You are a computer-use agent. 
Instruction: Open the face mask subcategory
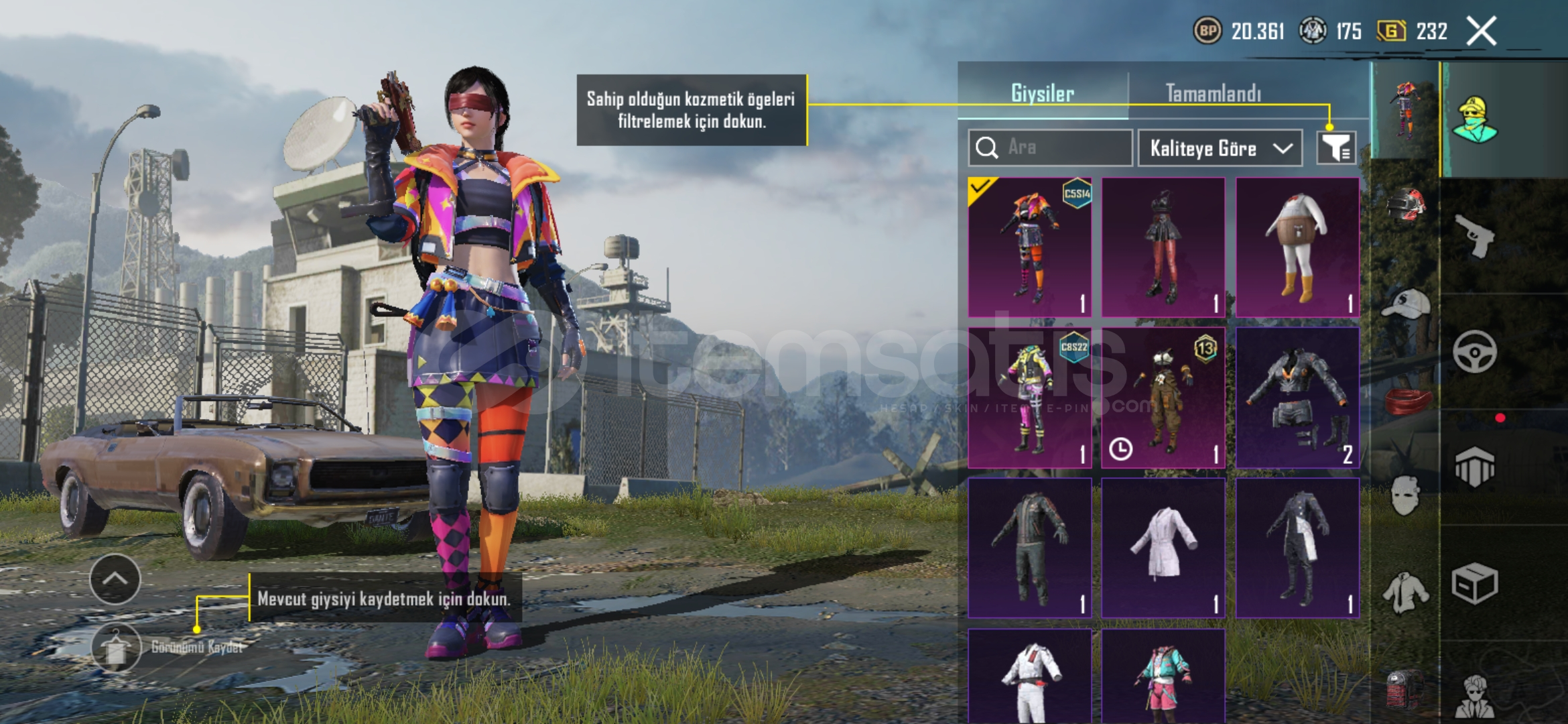[x=1405, y=496]
